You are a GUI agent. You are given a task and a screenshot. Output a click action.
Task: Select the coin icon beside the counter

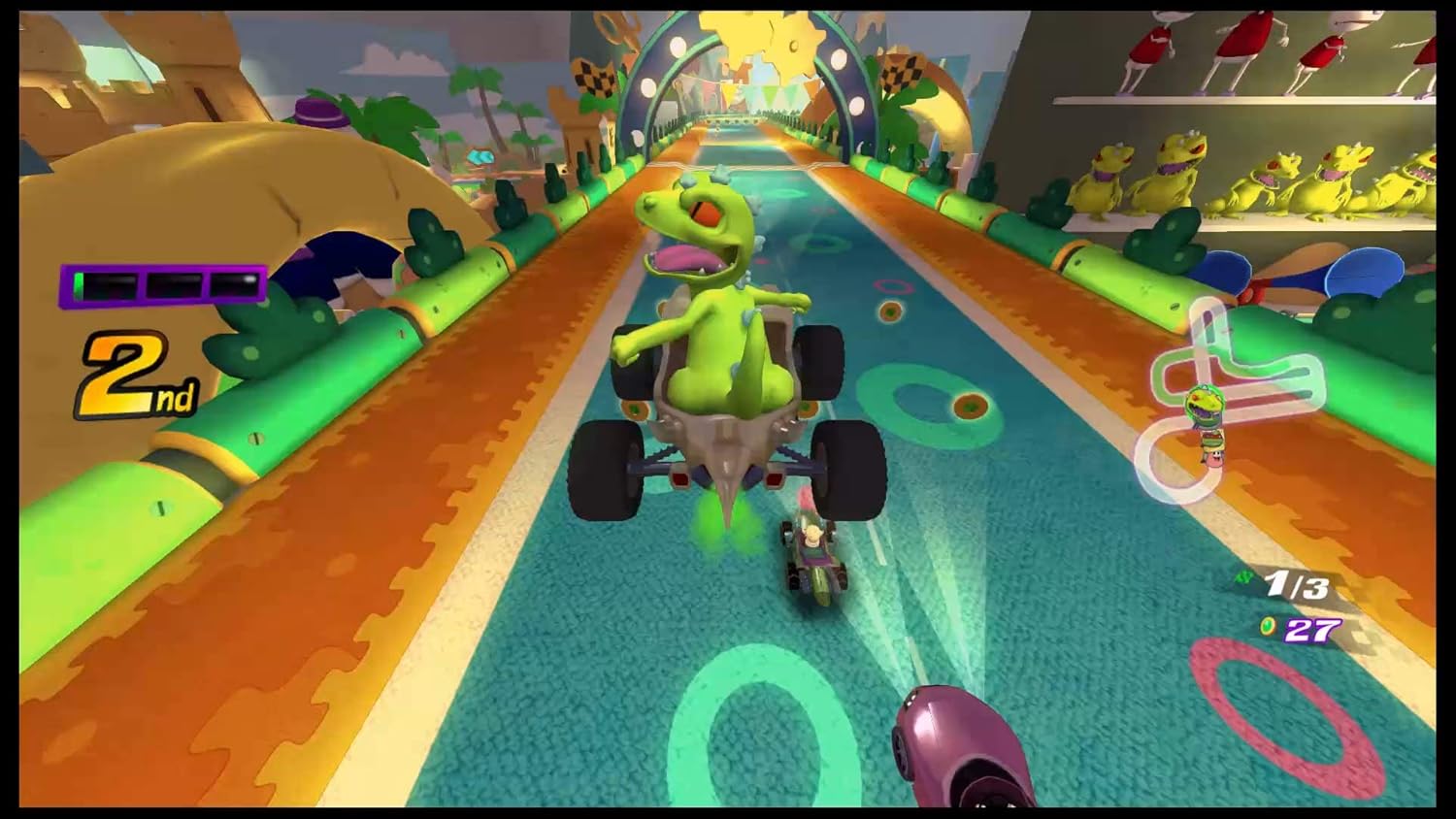(1268, 626)
